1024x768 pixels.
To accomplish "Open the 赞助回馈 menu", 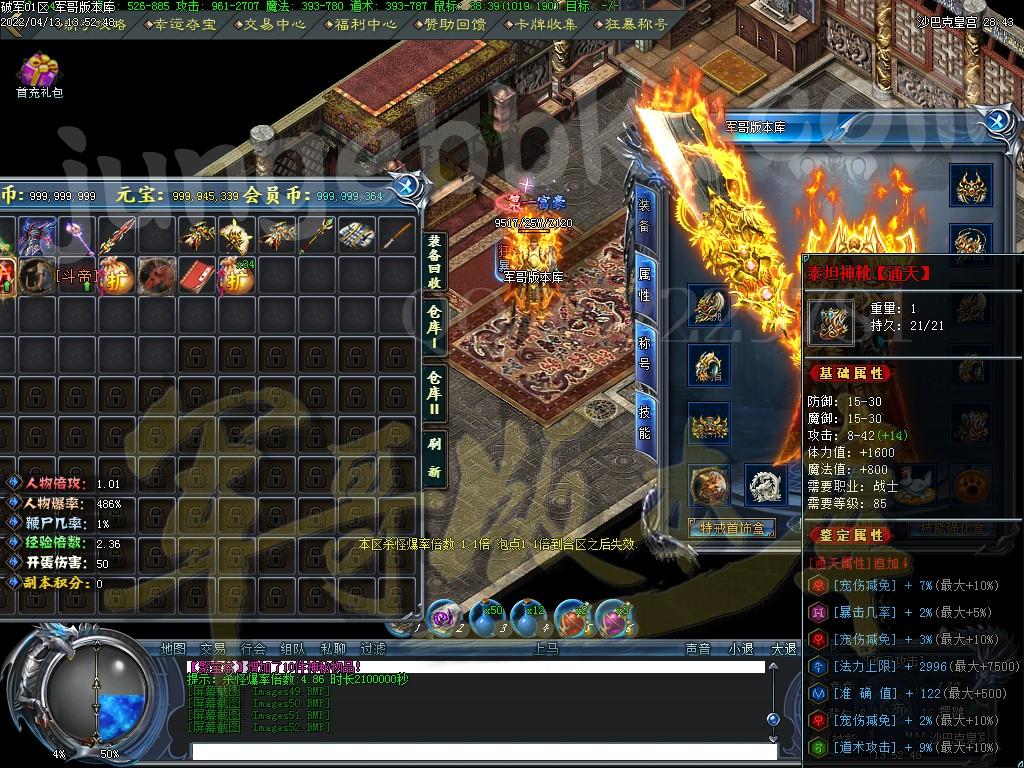I will [455, 24].
